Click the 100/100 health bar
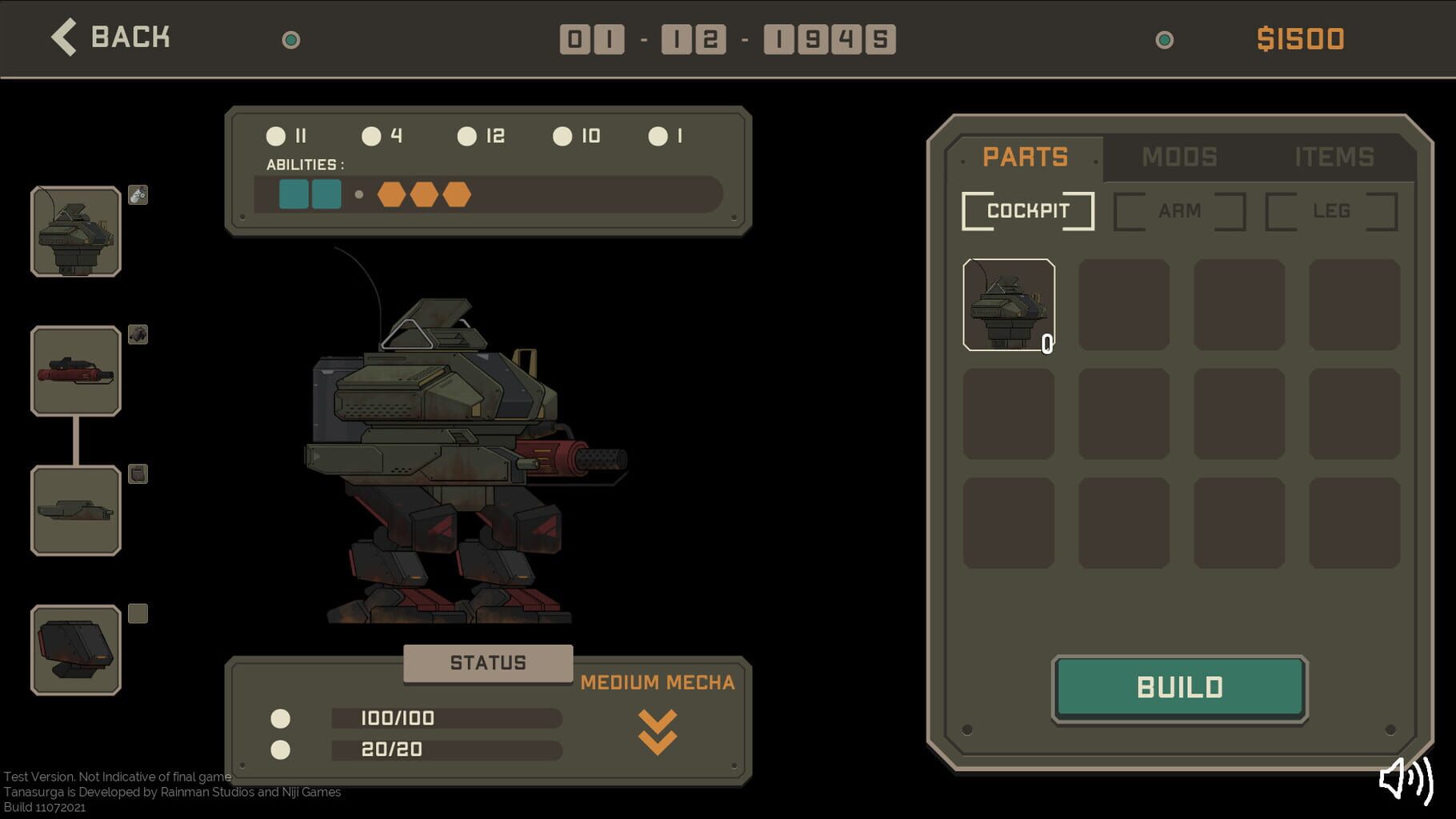The height and width of the screenshot is (819, 1456). click(445, 718)
